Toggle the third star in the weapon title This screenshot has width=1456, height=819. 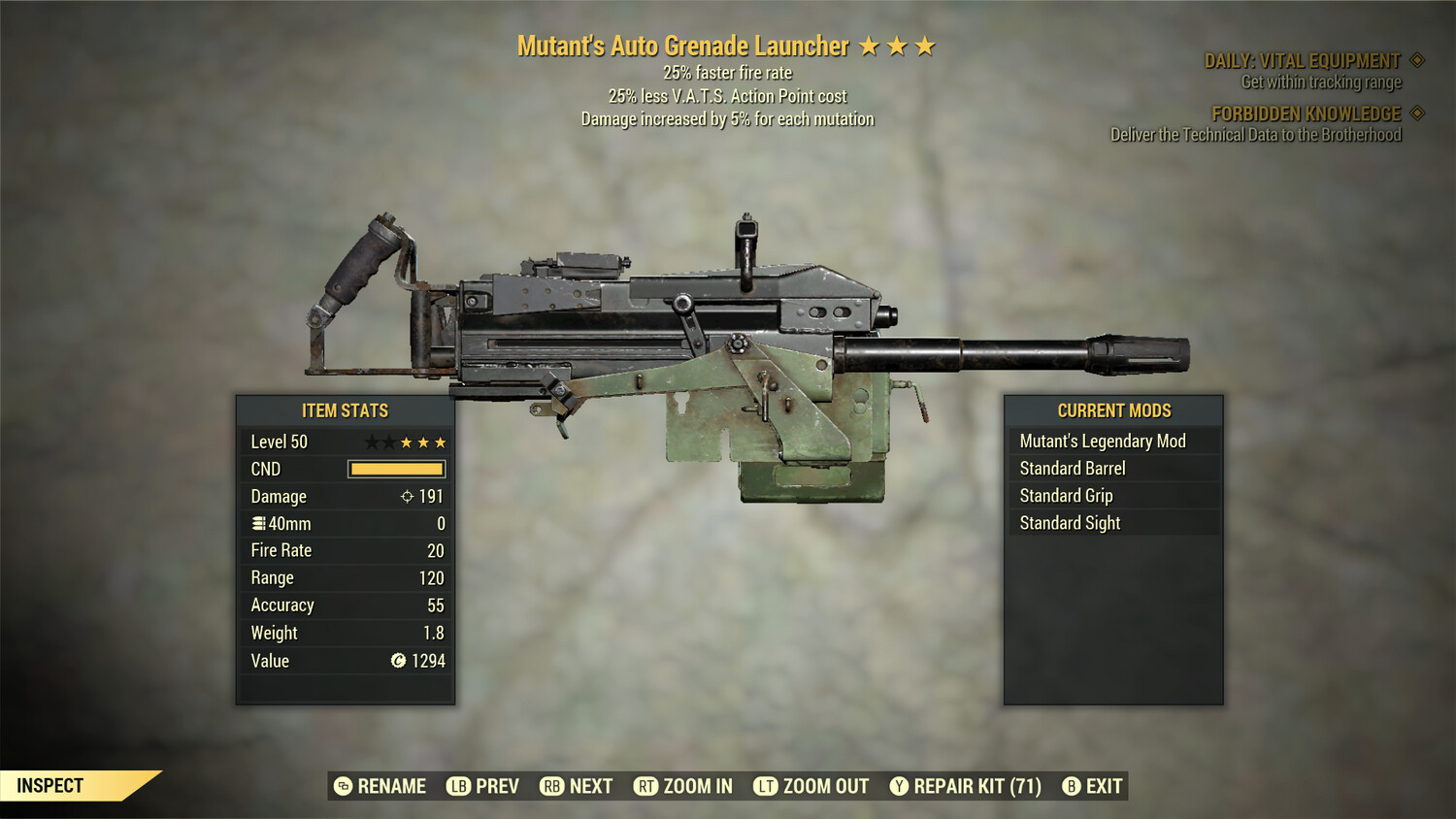tap(923, 45)
